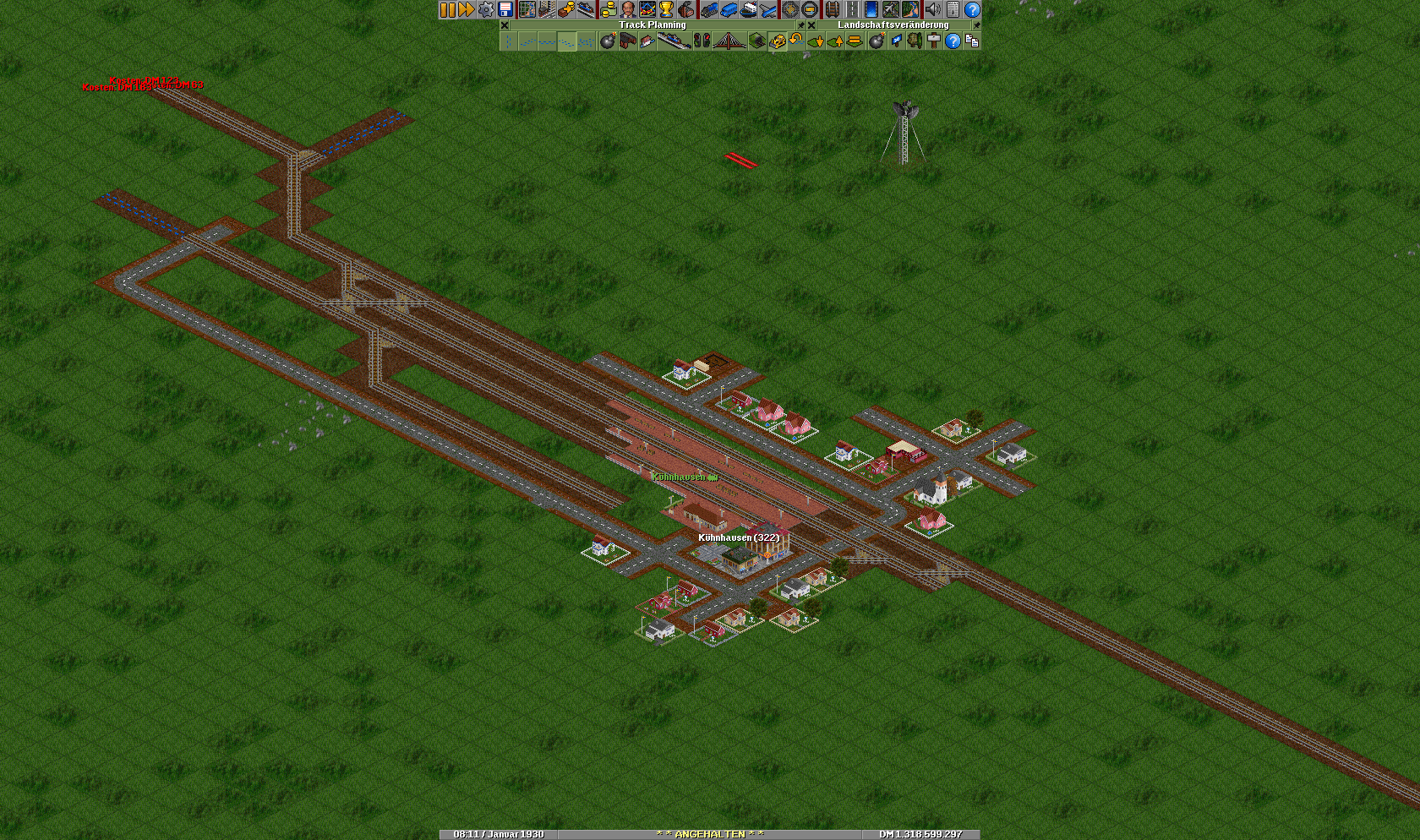Image resolution: width=1420 pixels, height=840 pixels.
Task: Click the pause game button
Action: pyautogui.click(x=447, y=9)
